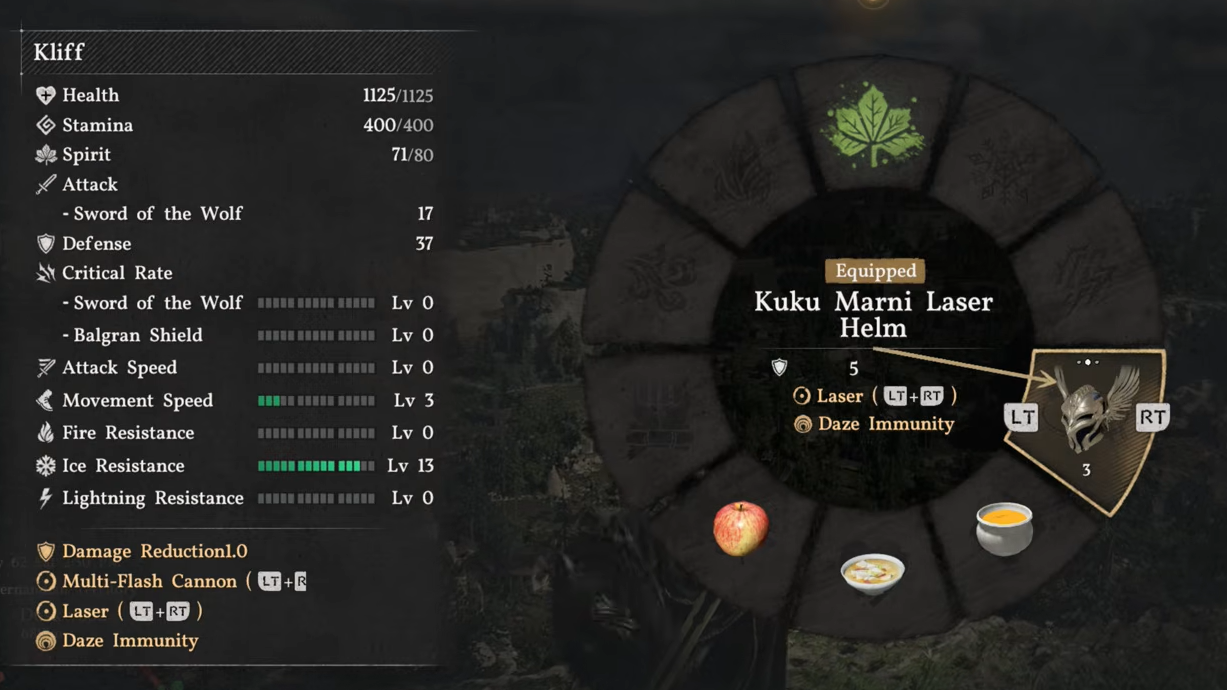Pick the pot of orange soup
Screen dimensions: 1227x690
pyautogui.click(x=1004, y=528)
